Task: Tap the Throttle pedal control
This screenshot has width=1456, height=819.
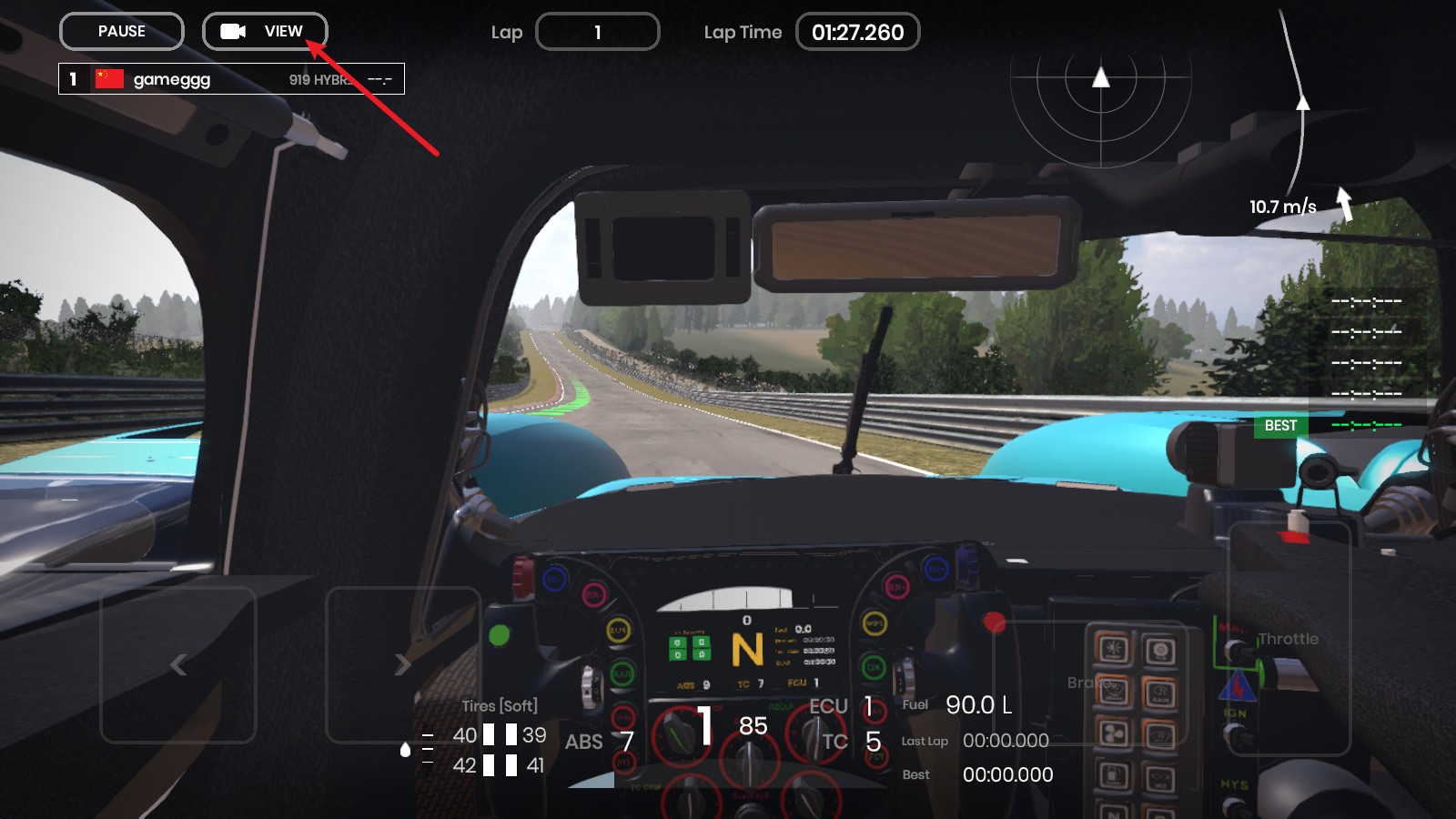Action: click(1289, 639)
